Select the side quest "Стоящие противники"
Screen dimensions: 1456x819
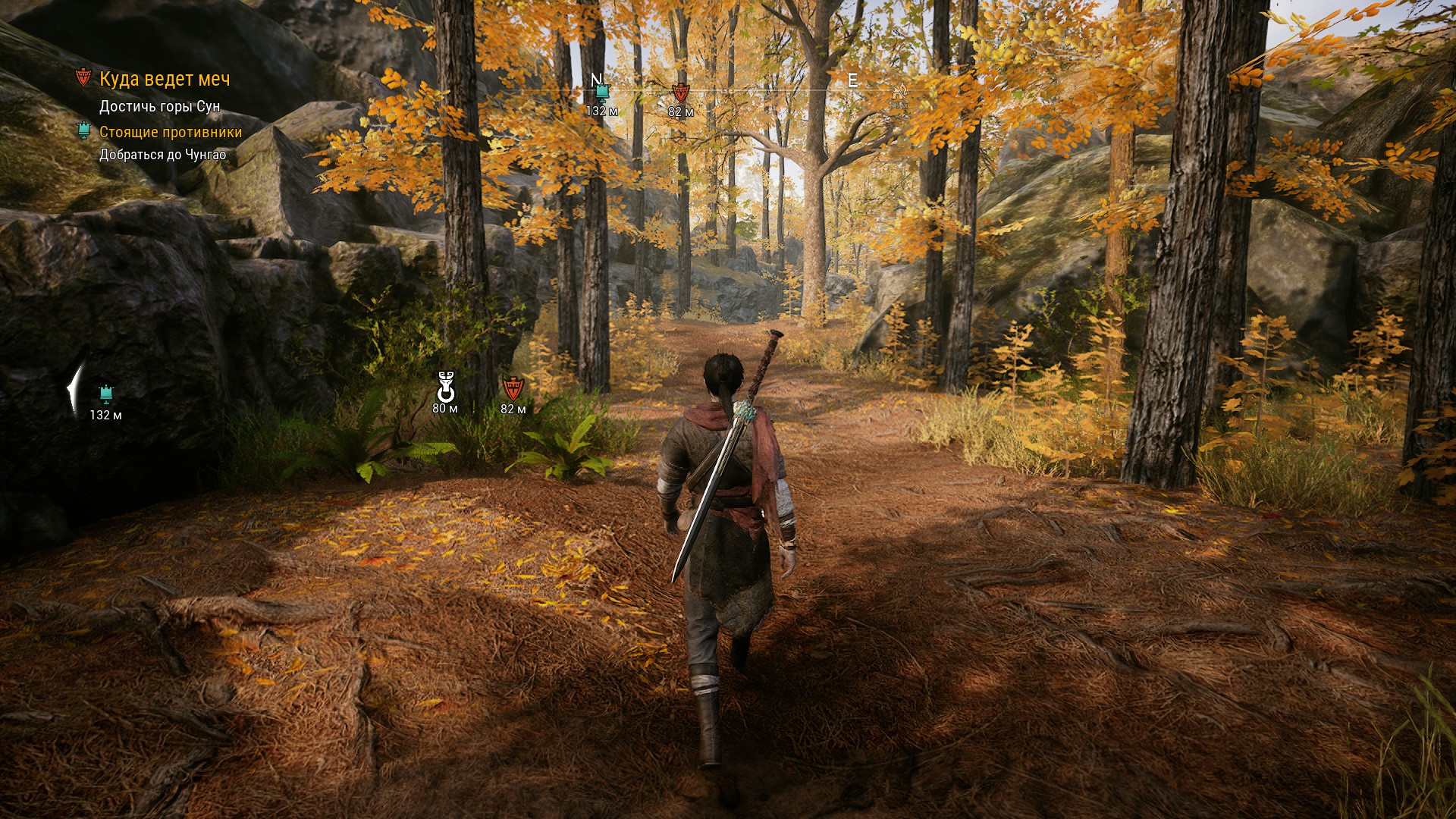coord(171,132)
